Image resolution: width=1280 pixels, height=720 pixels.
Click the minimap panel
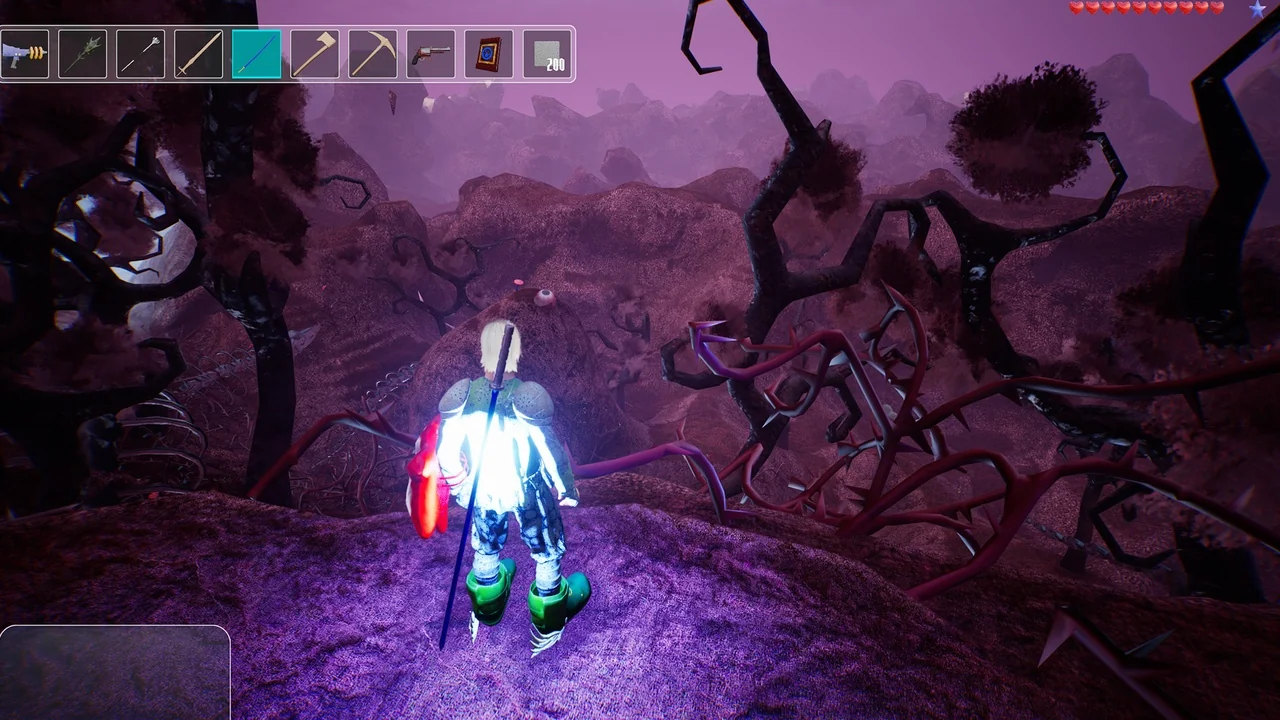pos(115,672)
